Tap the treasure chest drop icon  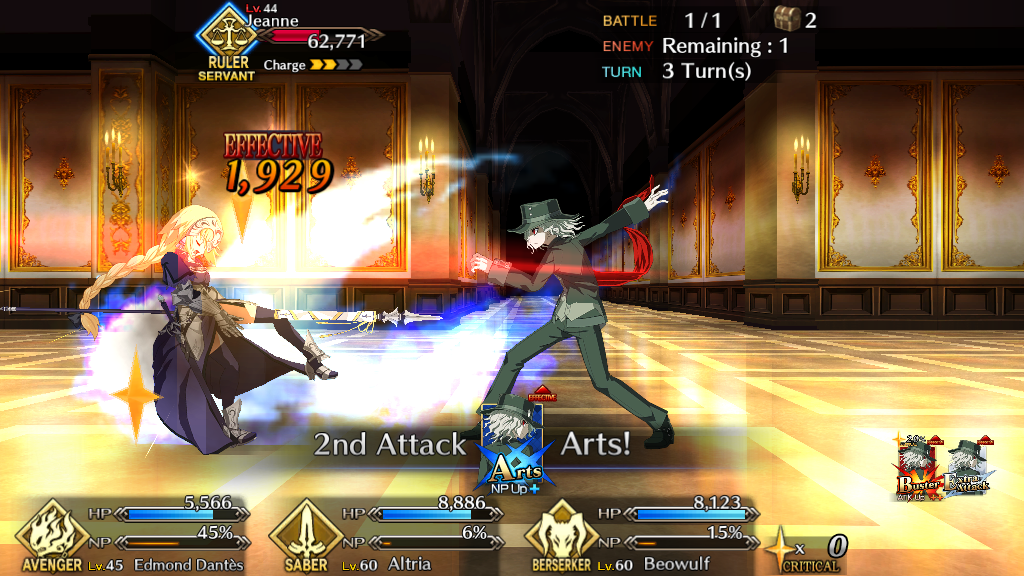tap(788, 19)
